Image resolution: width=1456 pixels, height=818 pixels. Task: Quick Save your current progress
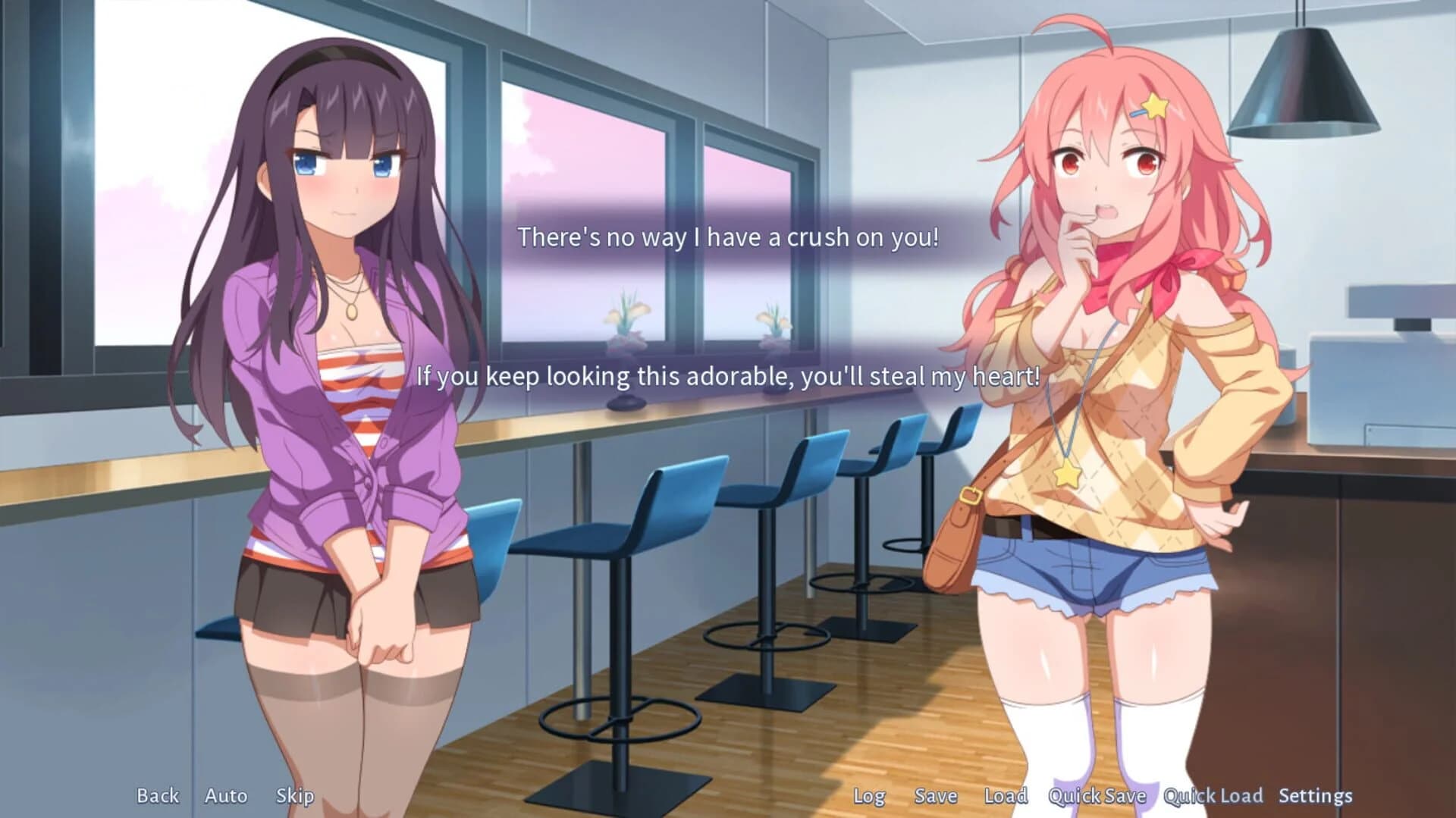pyautogui.click(x=1097, y=796)
